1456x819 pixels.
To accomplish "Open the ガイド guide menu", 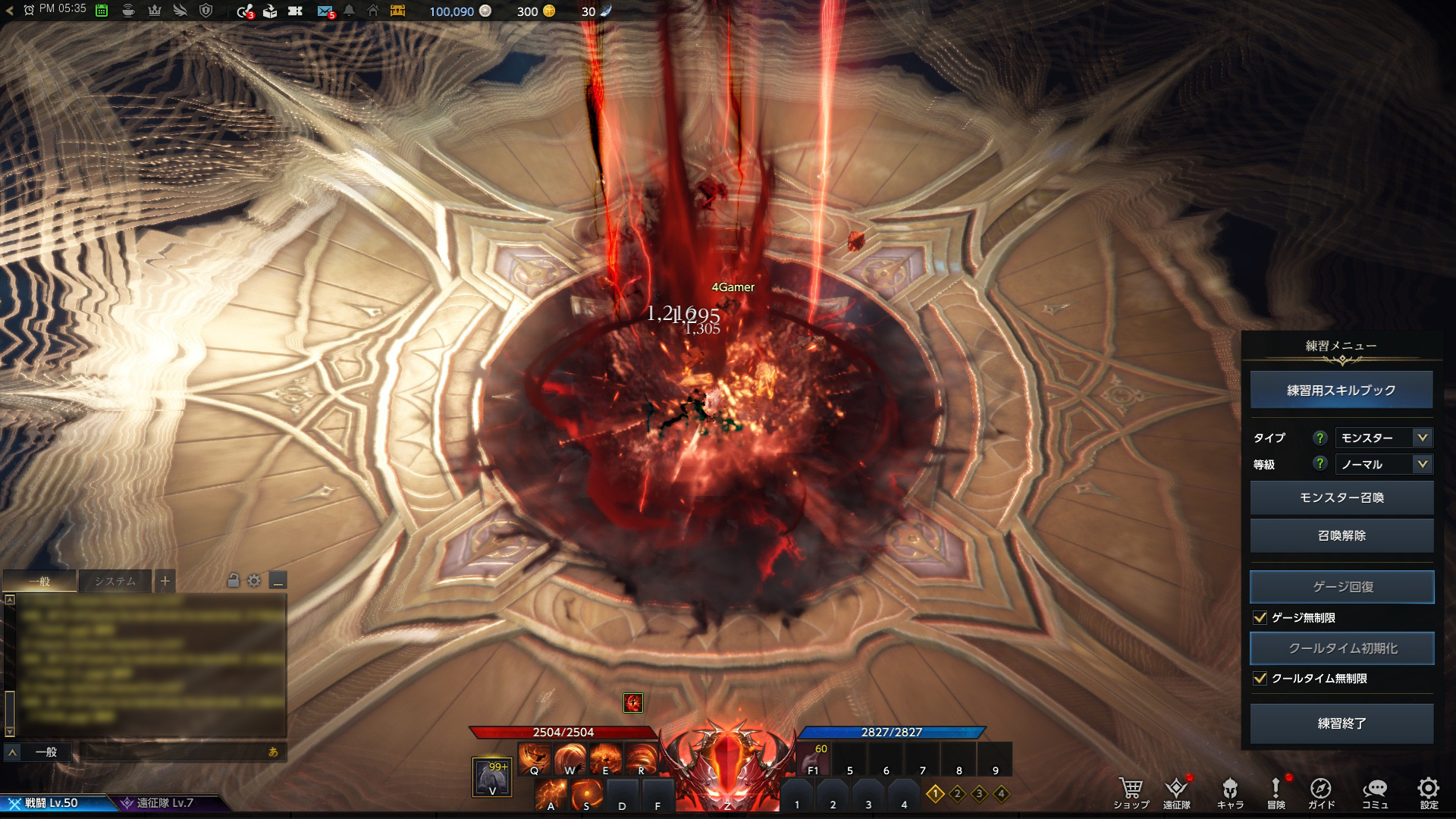I will pyautogui.click(x=1321, y=792).
